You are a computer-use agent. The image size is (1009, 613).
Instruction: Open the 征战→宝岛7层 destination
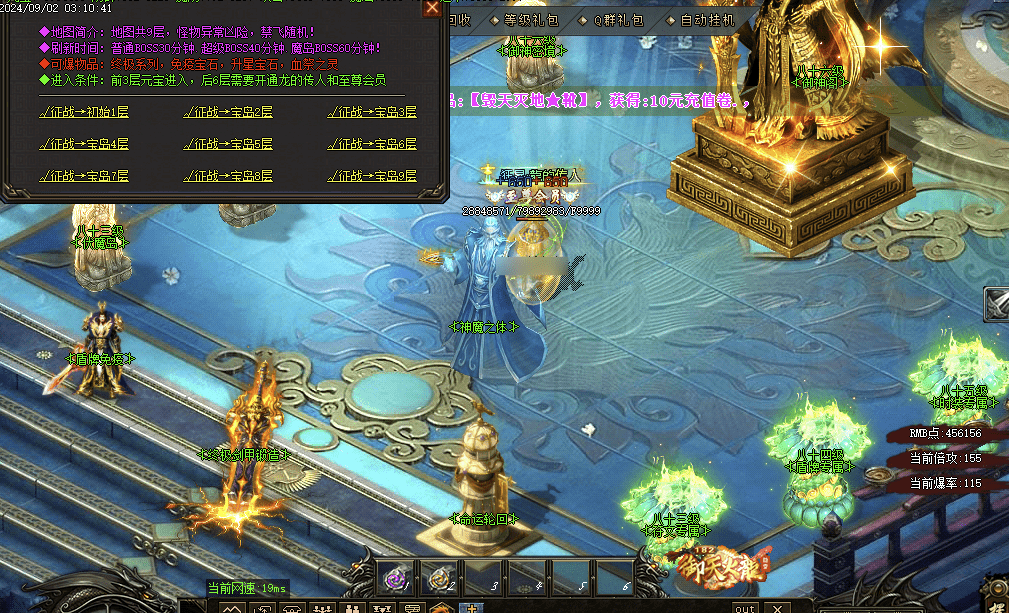[84, 176]
